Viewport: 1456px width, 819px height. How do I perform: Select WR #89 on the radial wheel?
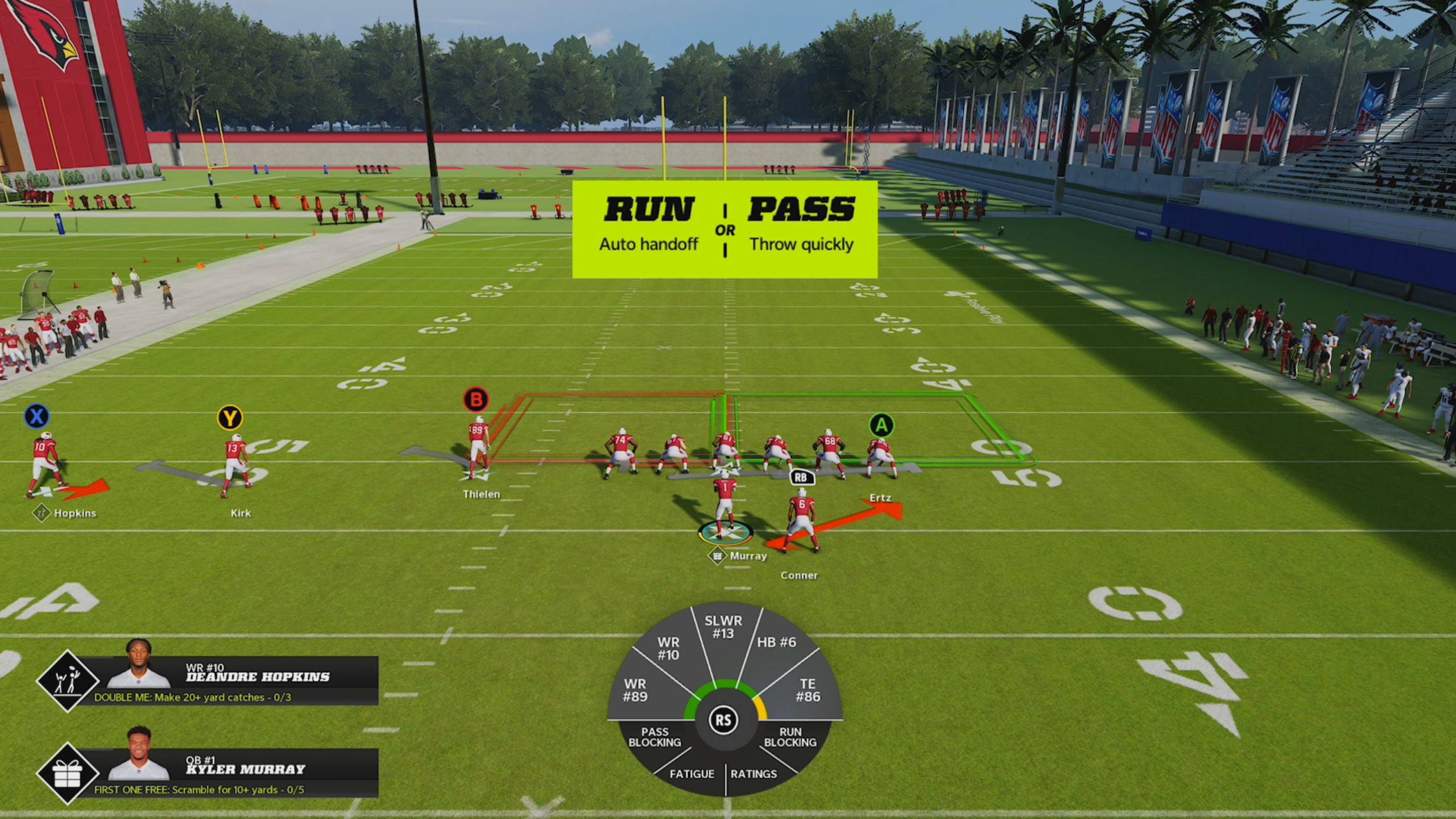click(x=635, y=690)
